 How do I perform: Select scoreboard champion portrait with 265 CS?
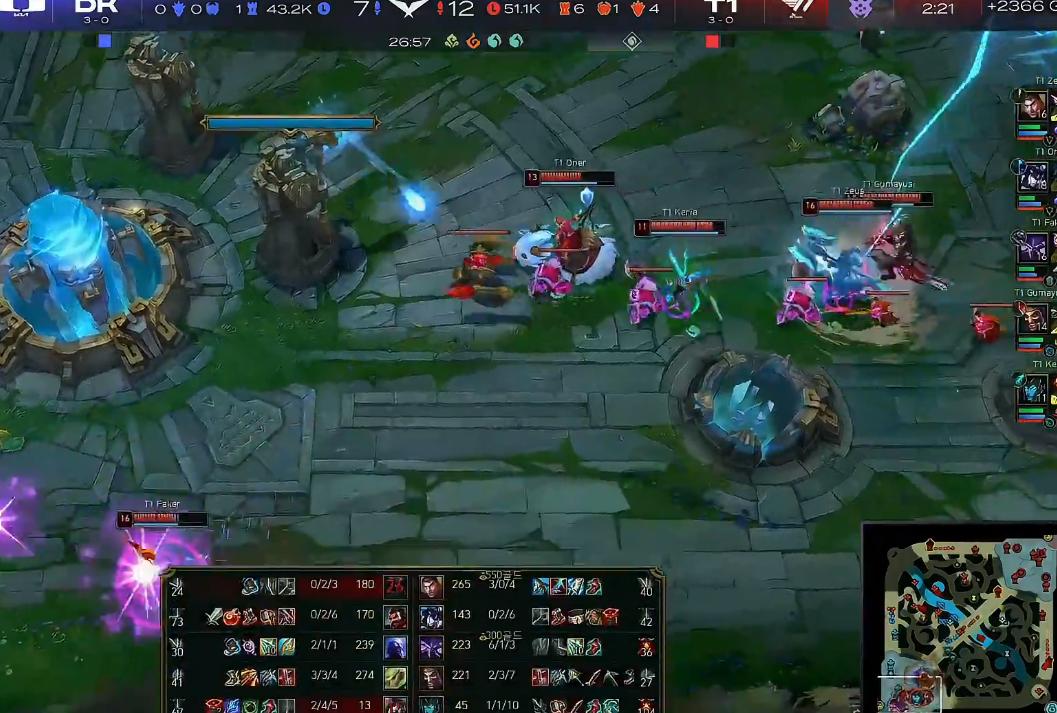coord(431,587)
